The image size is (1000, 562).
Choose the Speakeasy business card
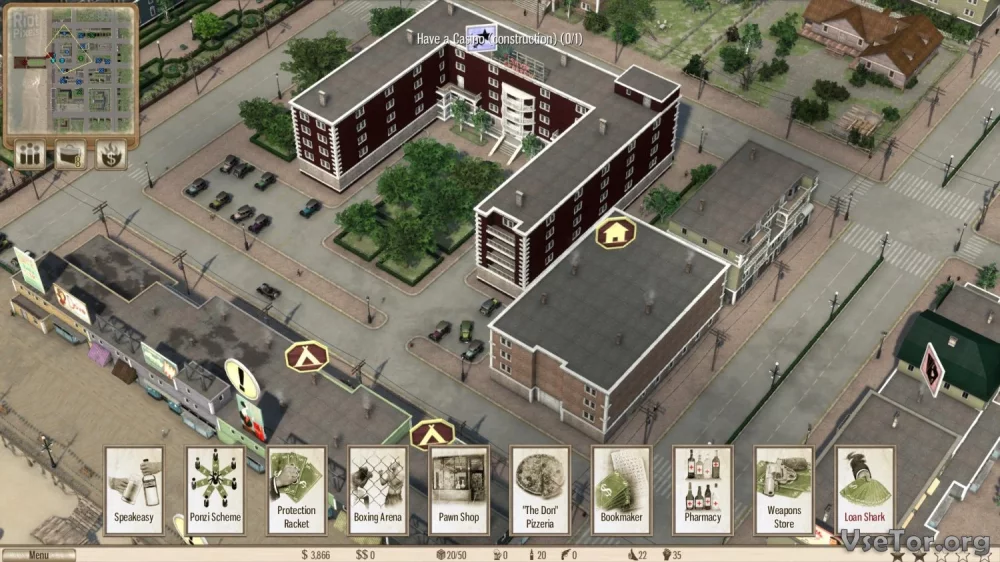[x=134, y=489]
